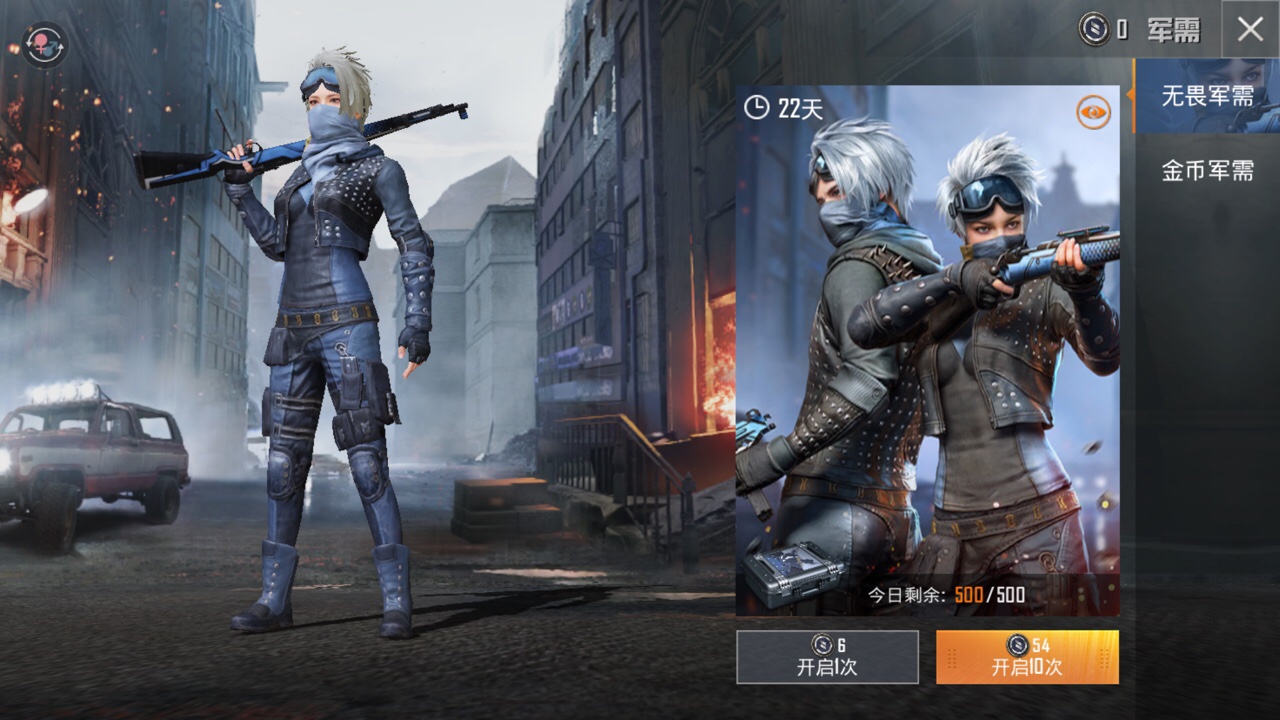Open one crate with 开启1次

(x=827, y=657)
